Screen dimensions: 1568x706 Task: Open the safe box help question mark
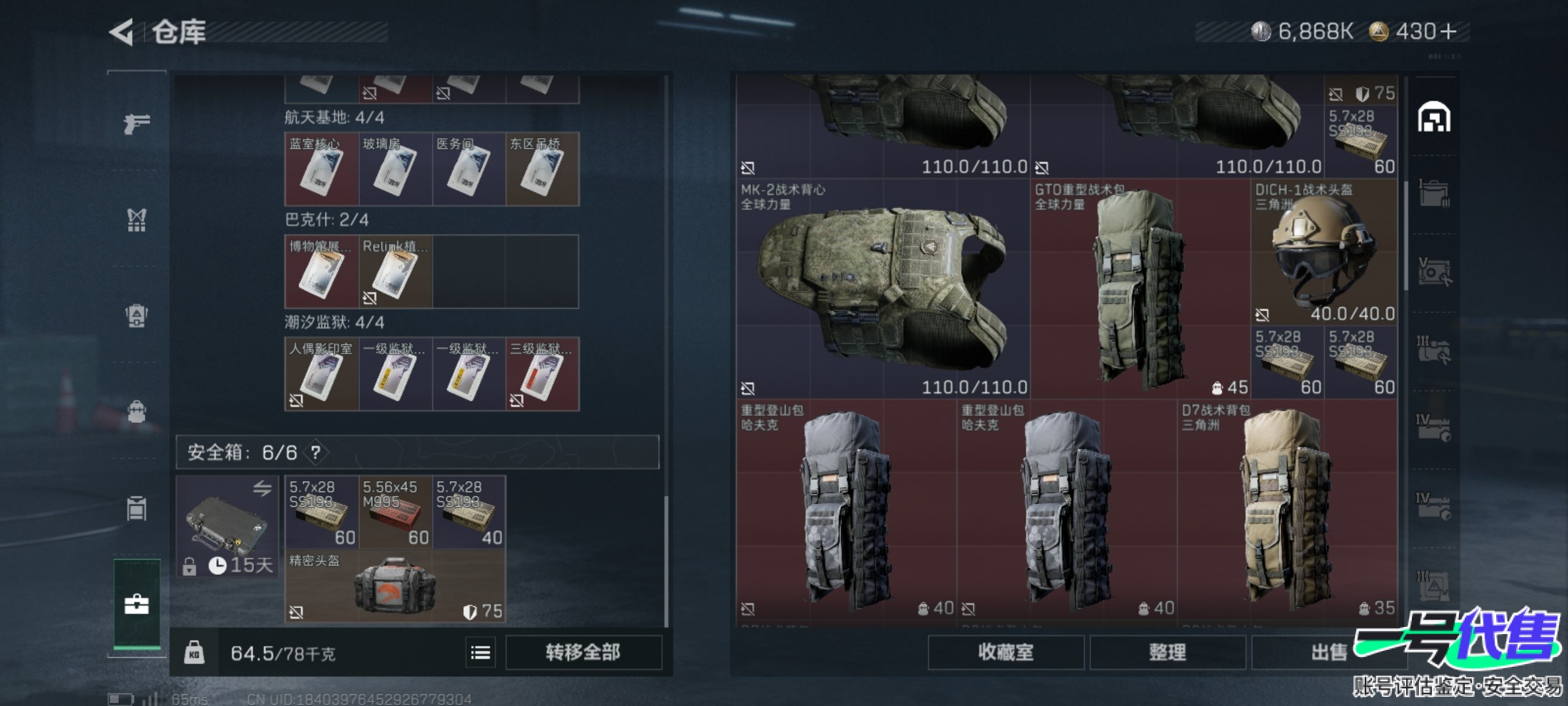pyautogui.click(x=316, y=452)
